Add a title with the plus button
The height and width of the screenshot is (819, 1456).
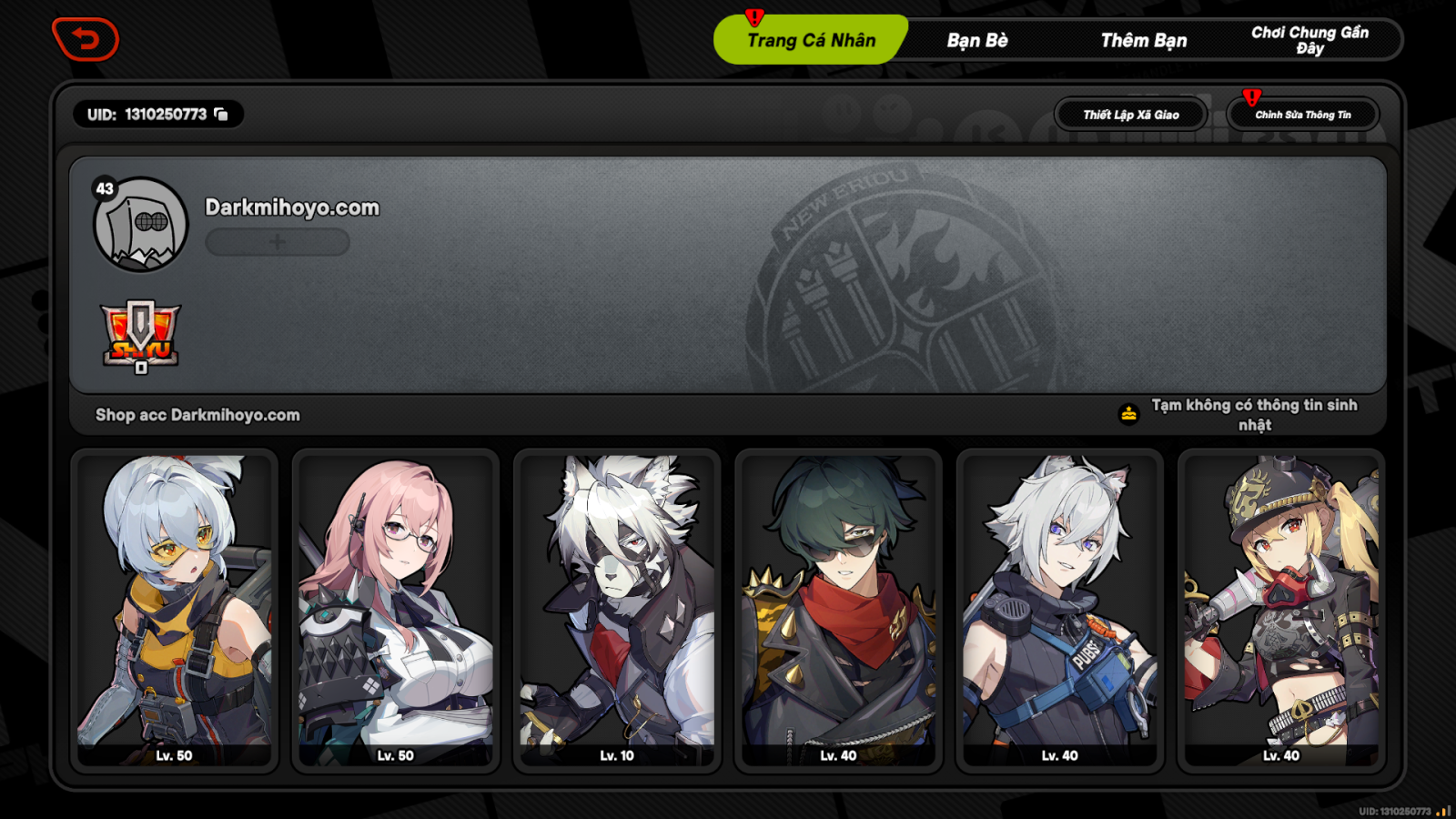(x=278, y=242)
